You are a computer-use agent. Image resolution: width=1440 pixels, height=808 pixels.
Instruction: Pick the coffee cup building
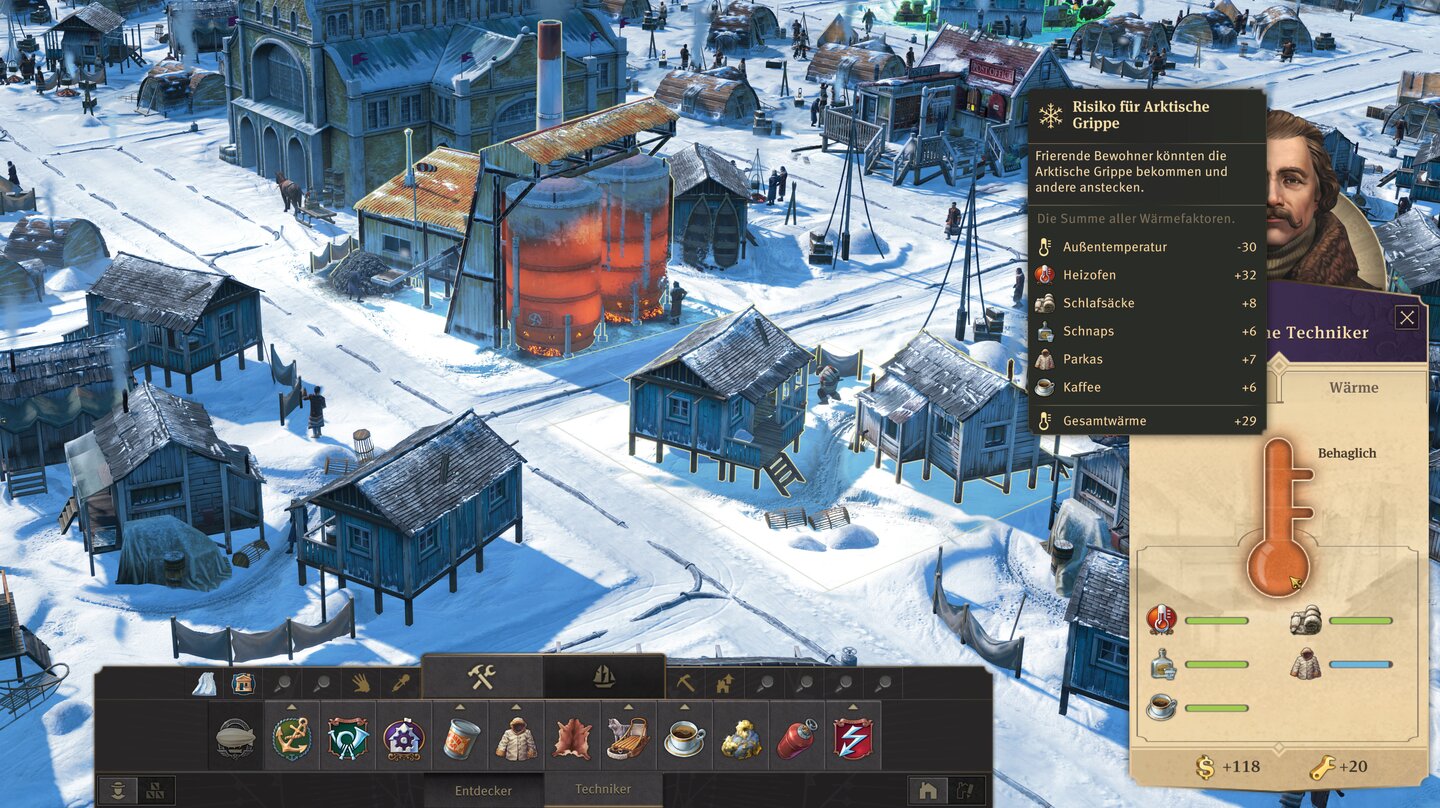point(685,738)
